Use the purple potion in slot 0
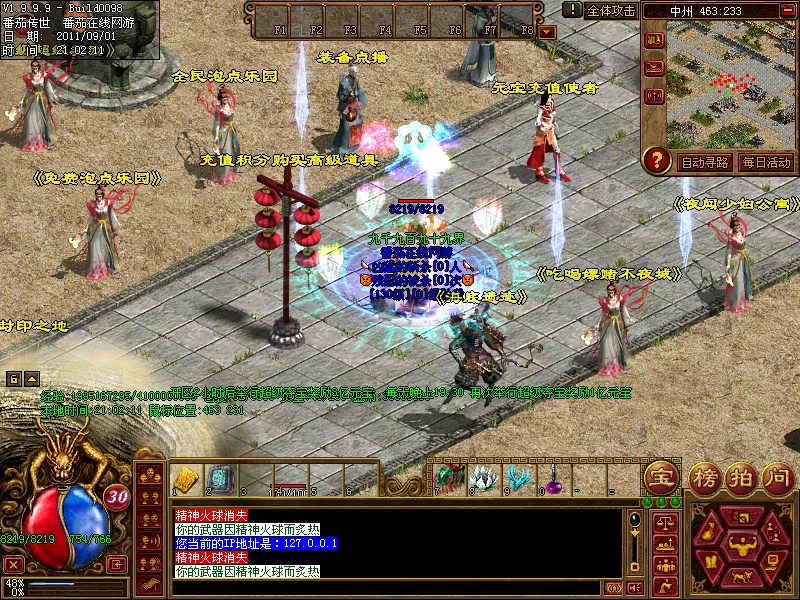The image size is (800, 600). click(554, 479)
